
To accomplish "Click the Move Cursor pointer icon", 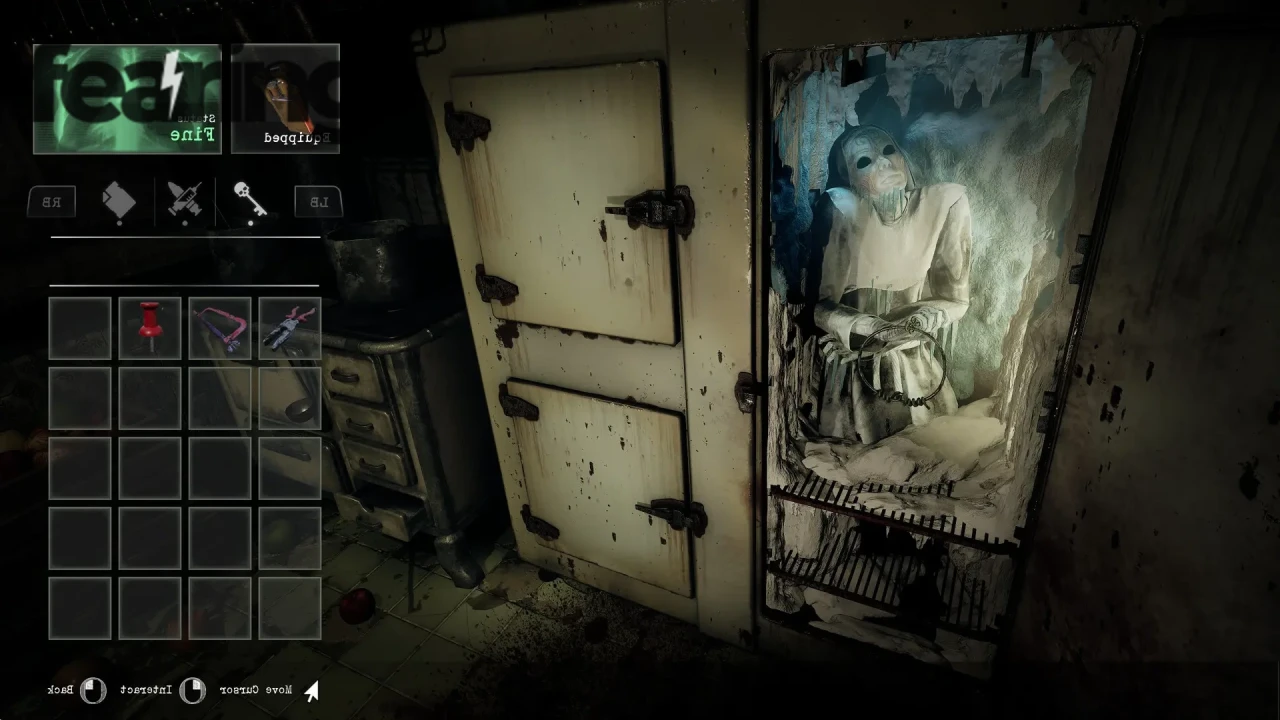I will click(x=310, y=690).
